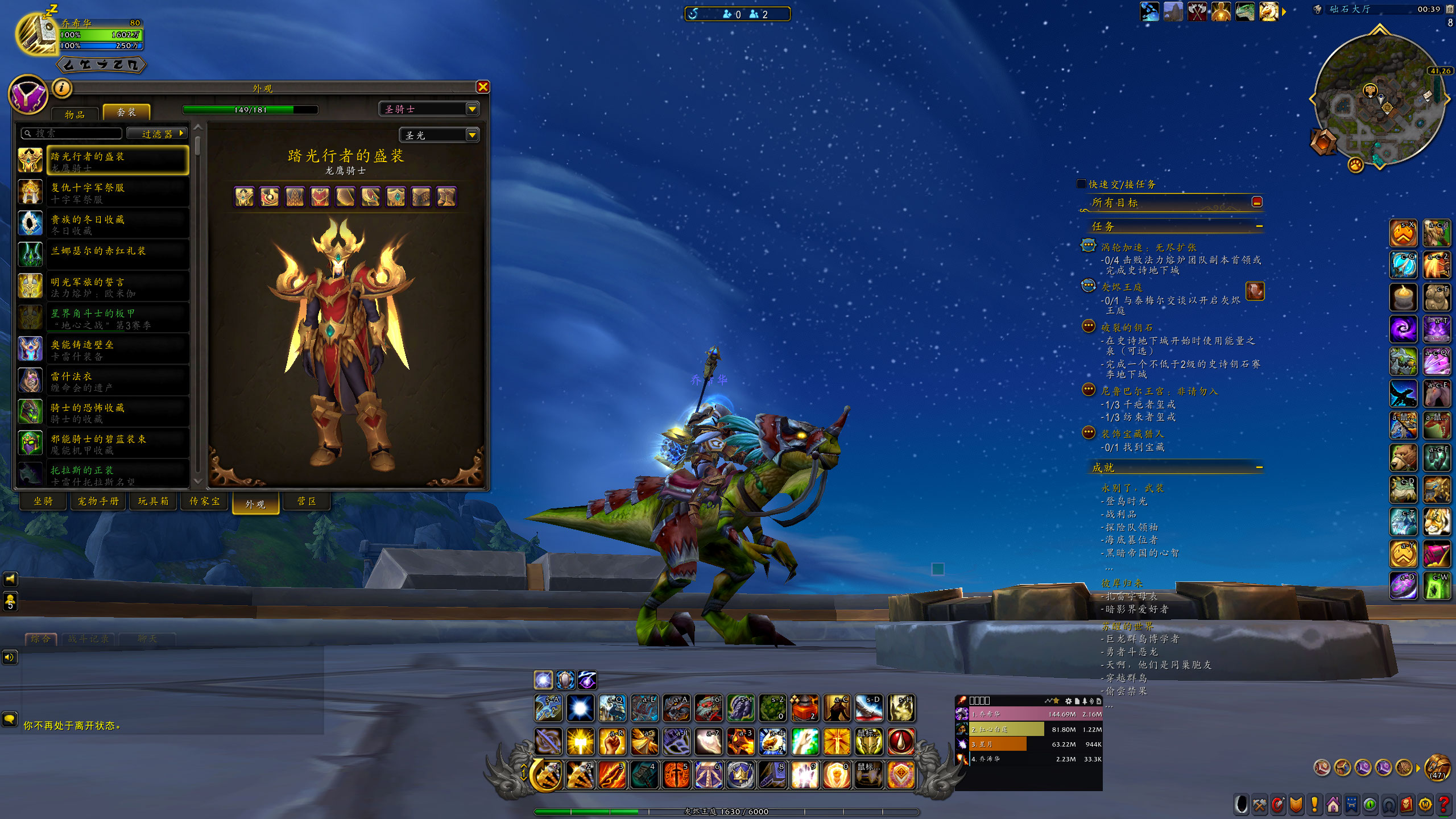
Task: Click the circular minimap
Action: pos(1379,100)
